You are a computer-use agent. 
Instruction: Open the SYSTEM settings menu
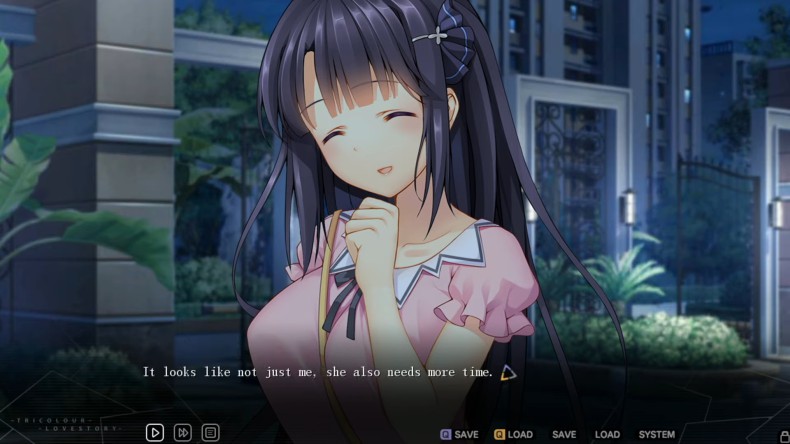pyautogui.click(x=656, y=435)
